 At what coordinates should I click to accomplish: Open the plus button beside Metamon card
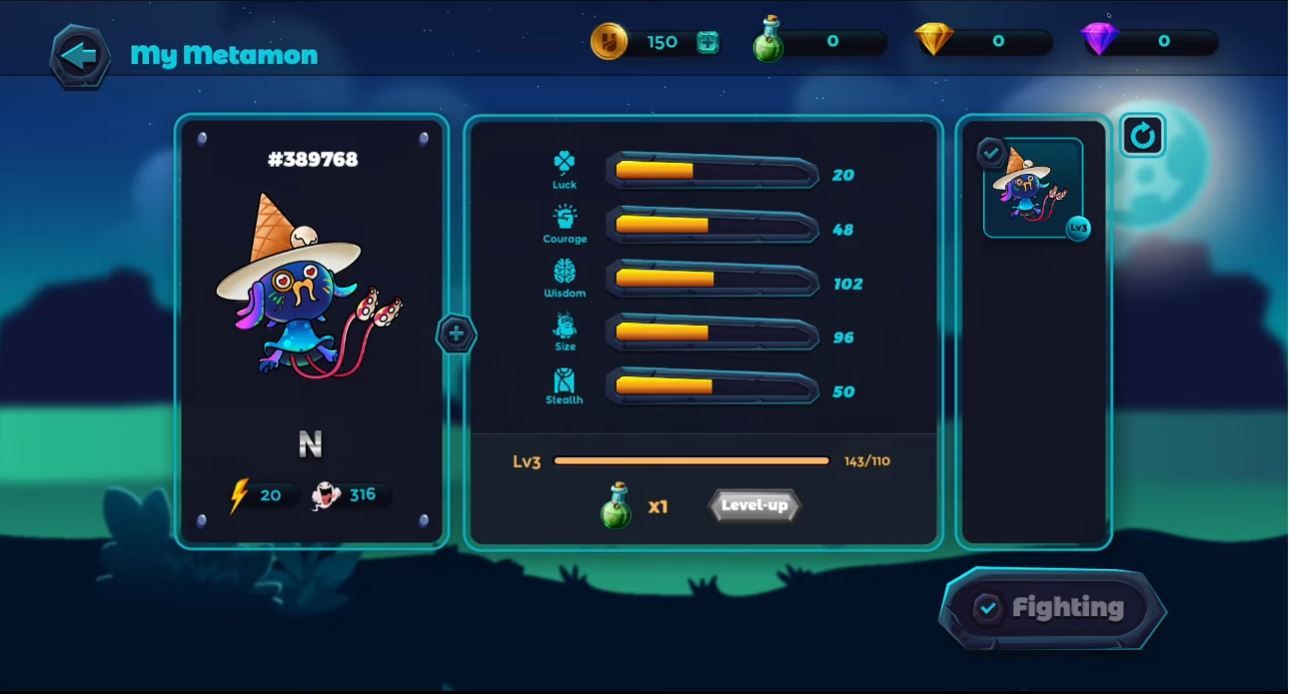coord(456,334)
